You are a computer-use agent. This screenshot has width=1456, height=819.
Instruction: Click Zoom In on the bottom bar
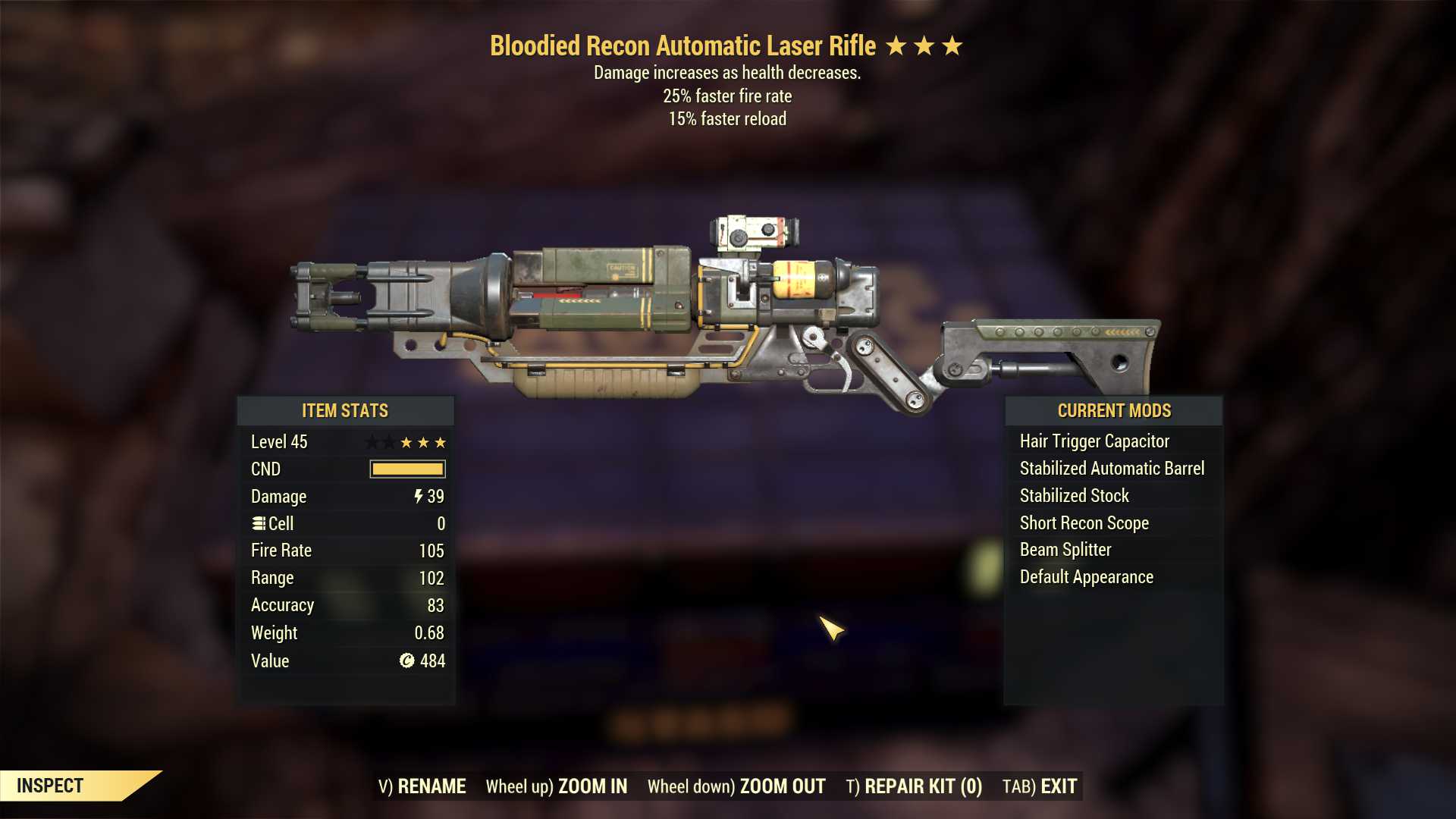[x=557, y=786]
